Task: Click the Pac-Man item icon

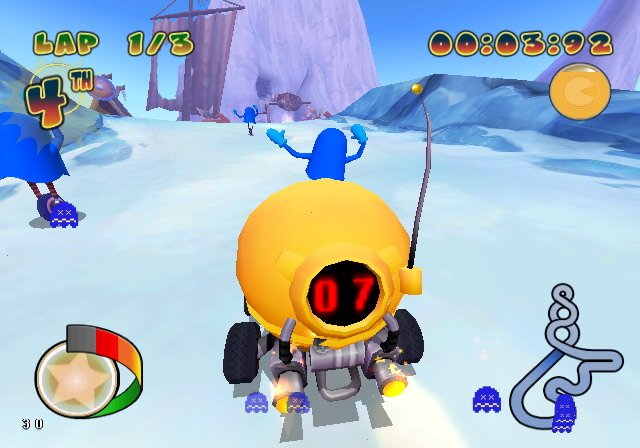Action: [579, 92]
